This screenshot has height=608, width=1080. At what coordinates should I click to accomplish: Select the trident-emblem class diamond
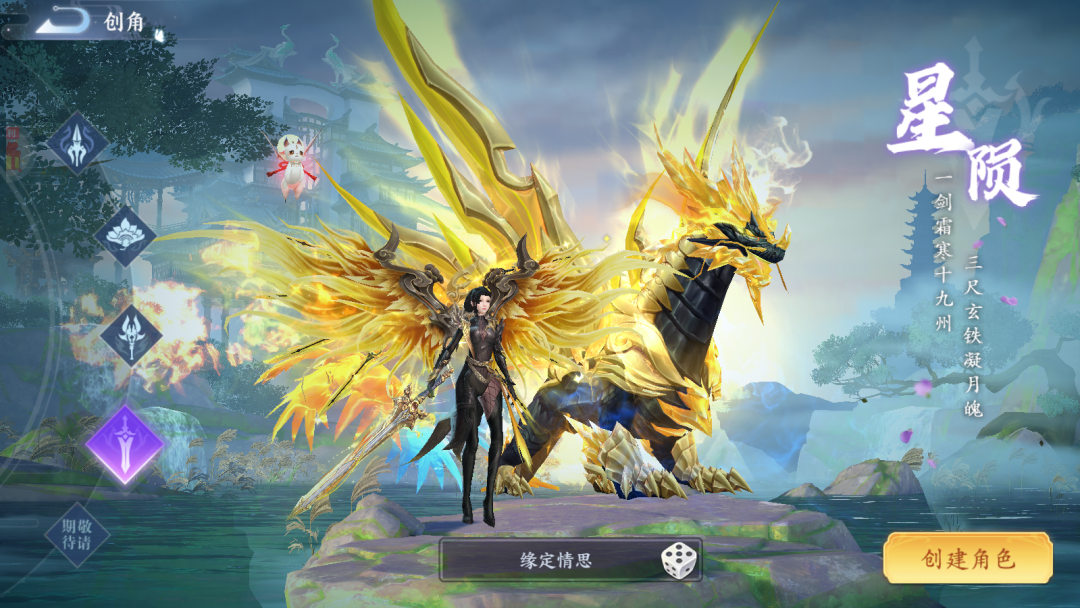click(78, 143)
